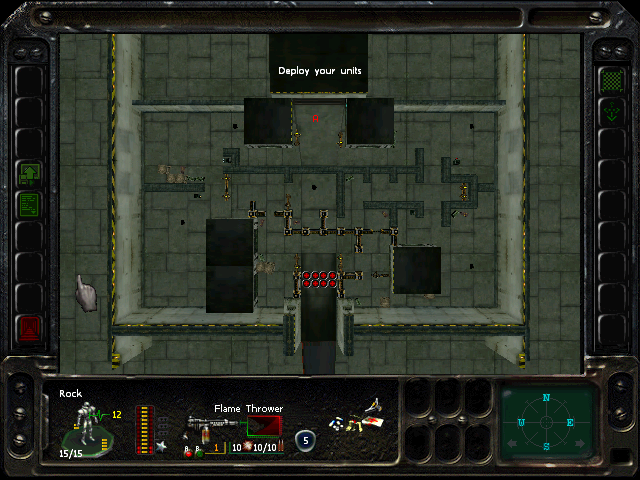Click the green four-way arrows button
Screen dimensions: 640x480
click(609, 112)
